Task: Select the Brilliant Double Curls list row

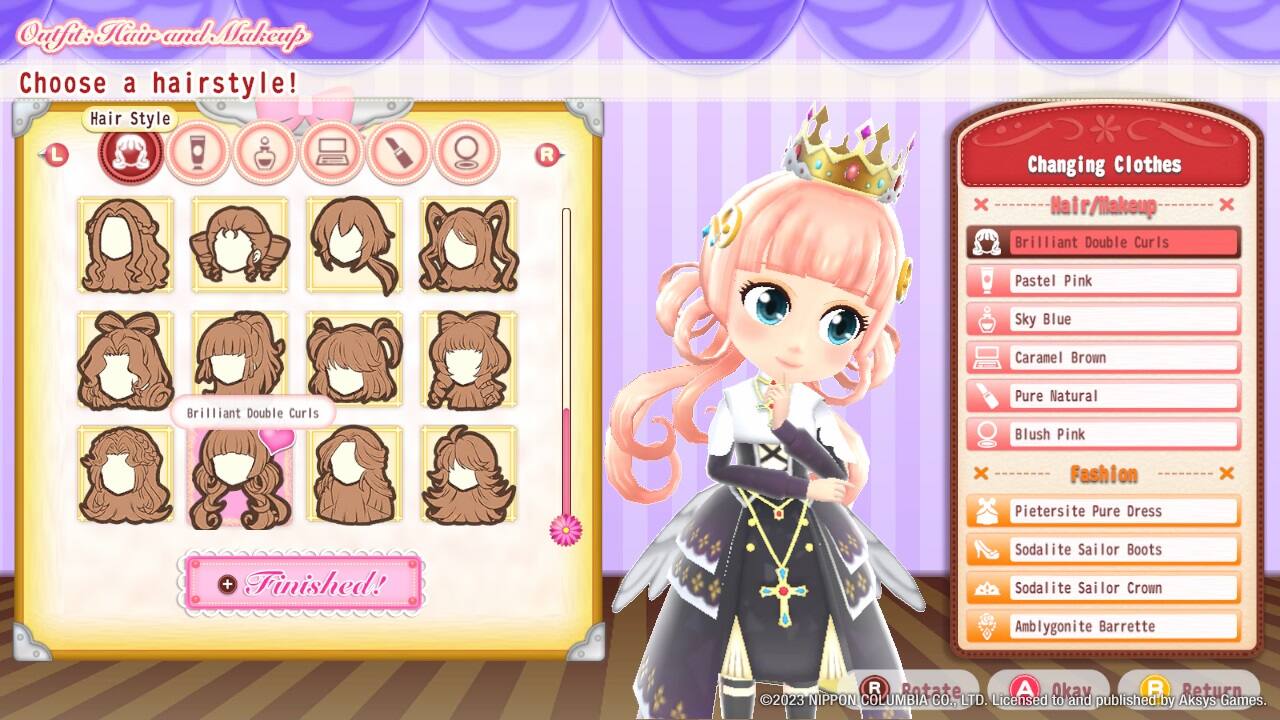Action: tap(1103, 242)
